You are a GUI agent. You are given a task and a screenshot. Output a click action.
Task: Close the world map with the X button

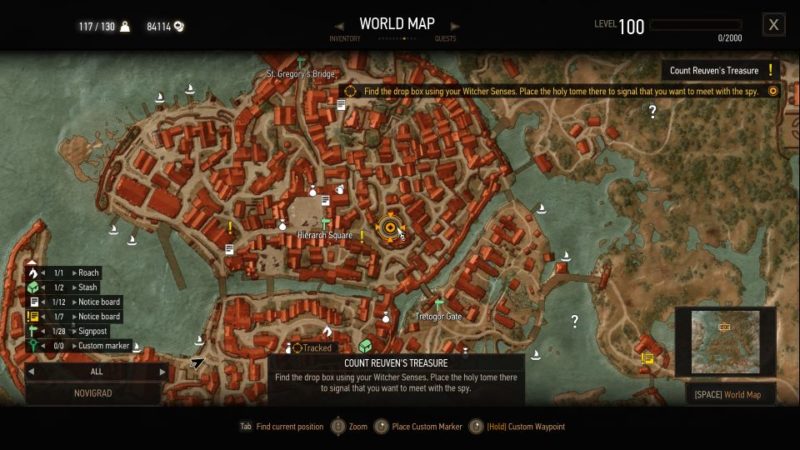(772, 25)
